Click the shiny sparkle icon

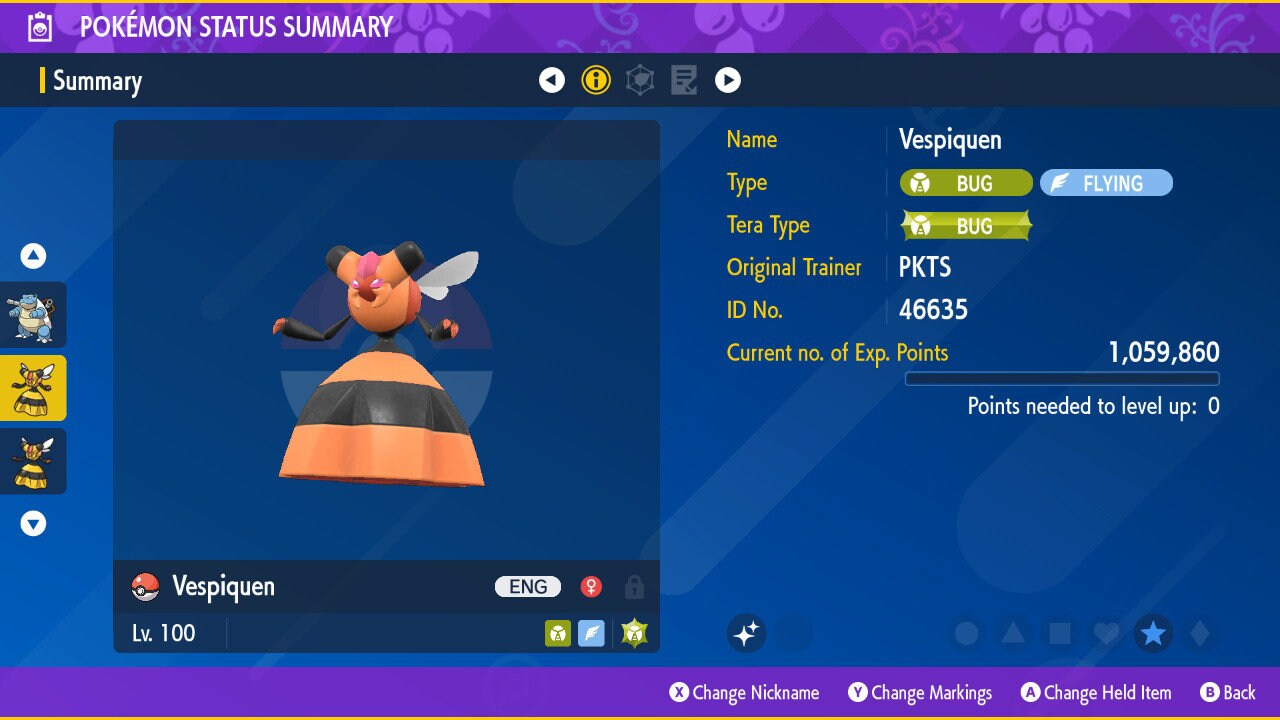point(746,633)
